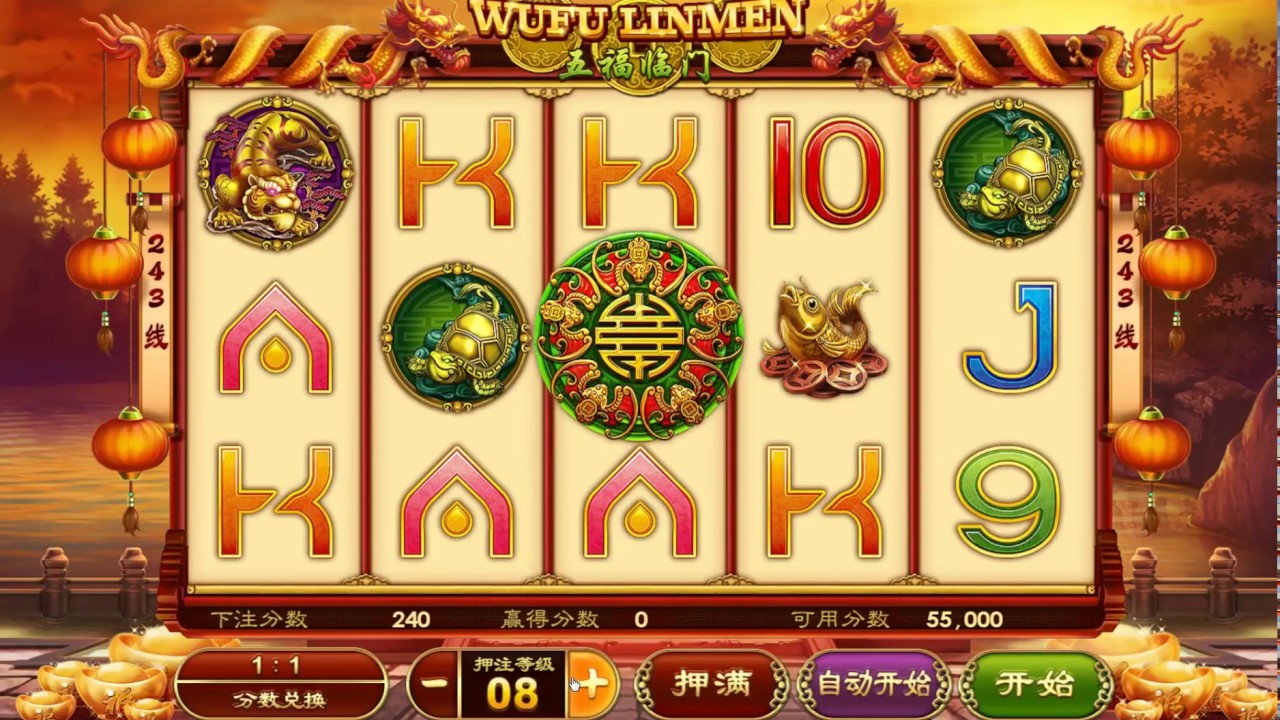Increase bet level with plus button
1280x720 pixels.
point(592,685)
